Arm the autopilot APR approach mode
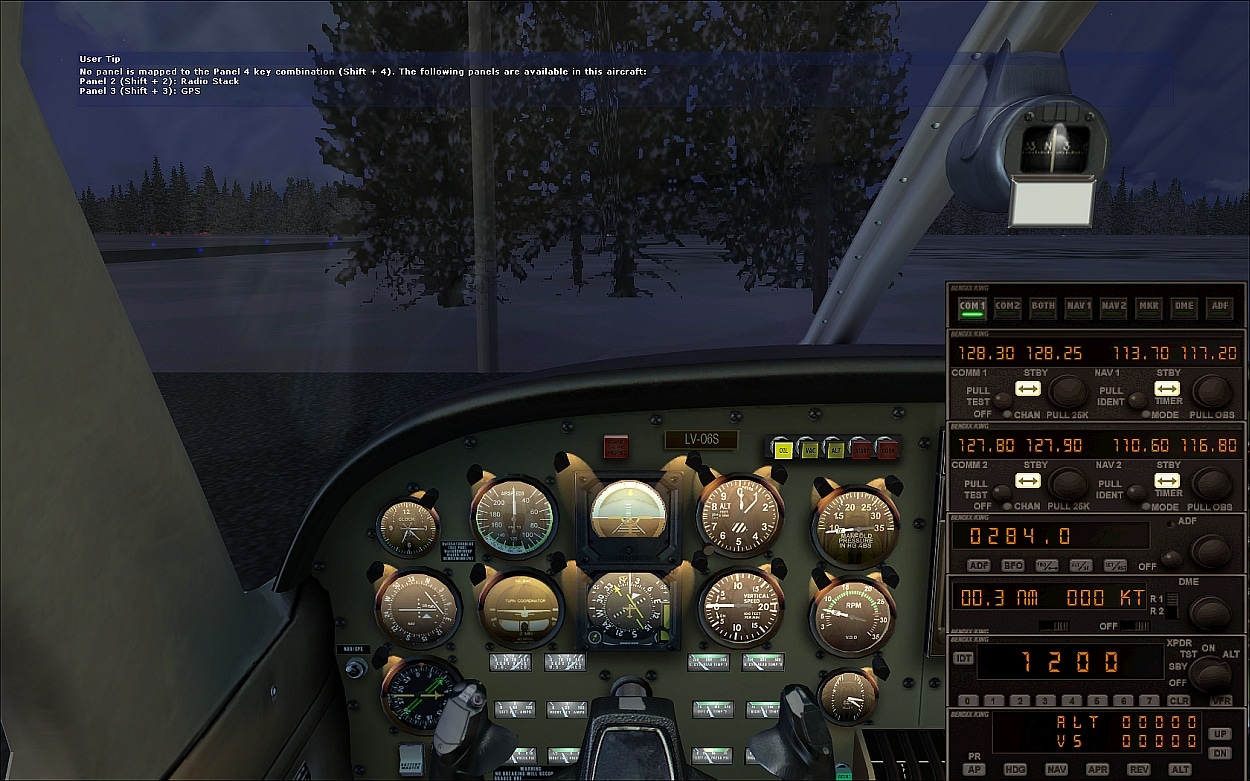This screenshot has width=1250, height=781. tap(1097, 770)
